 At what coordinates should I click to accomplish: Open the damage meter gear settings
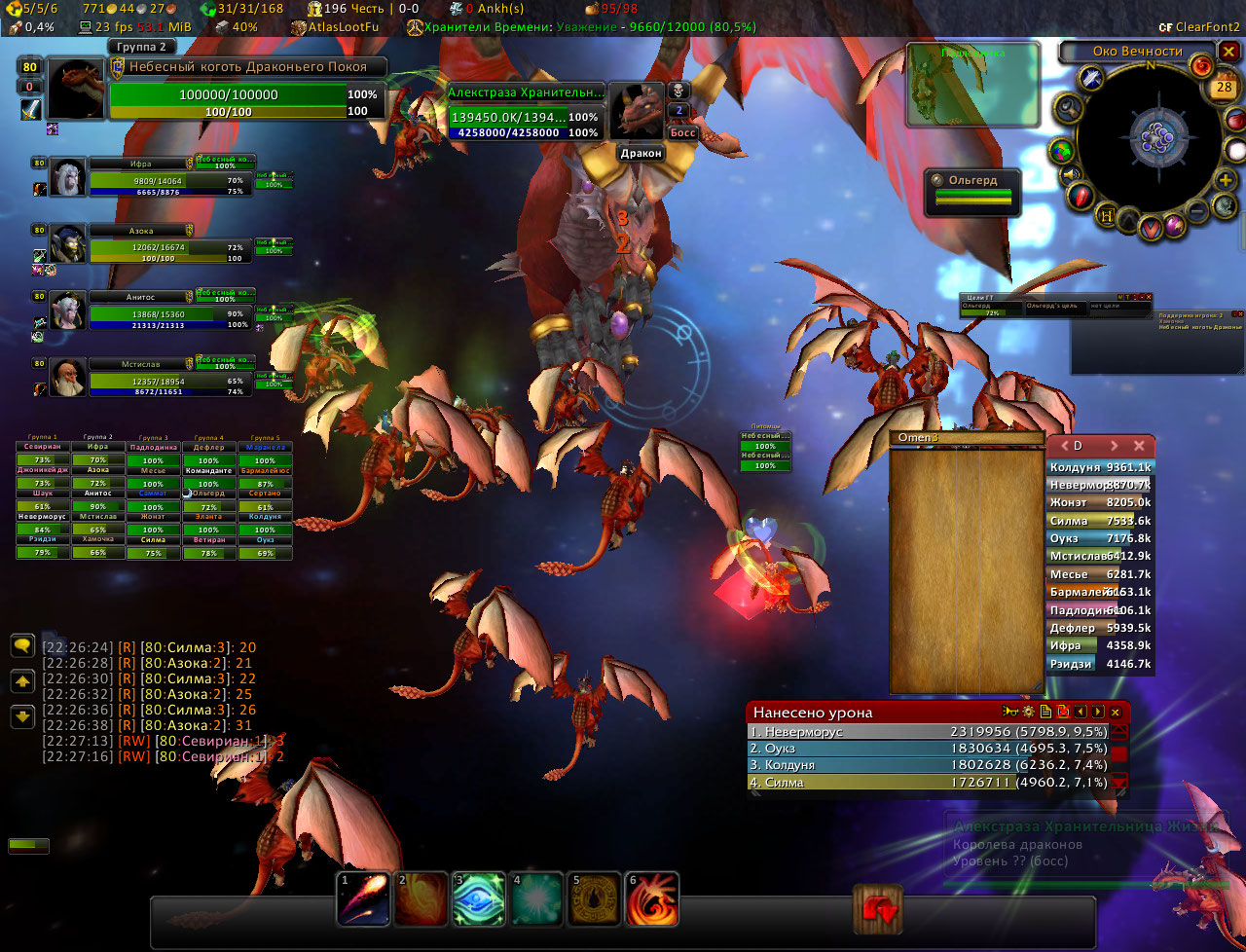(x=1028, y=713)
